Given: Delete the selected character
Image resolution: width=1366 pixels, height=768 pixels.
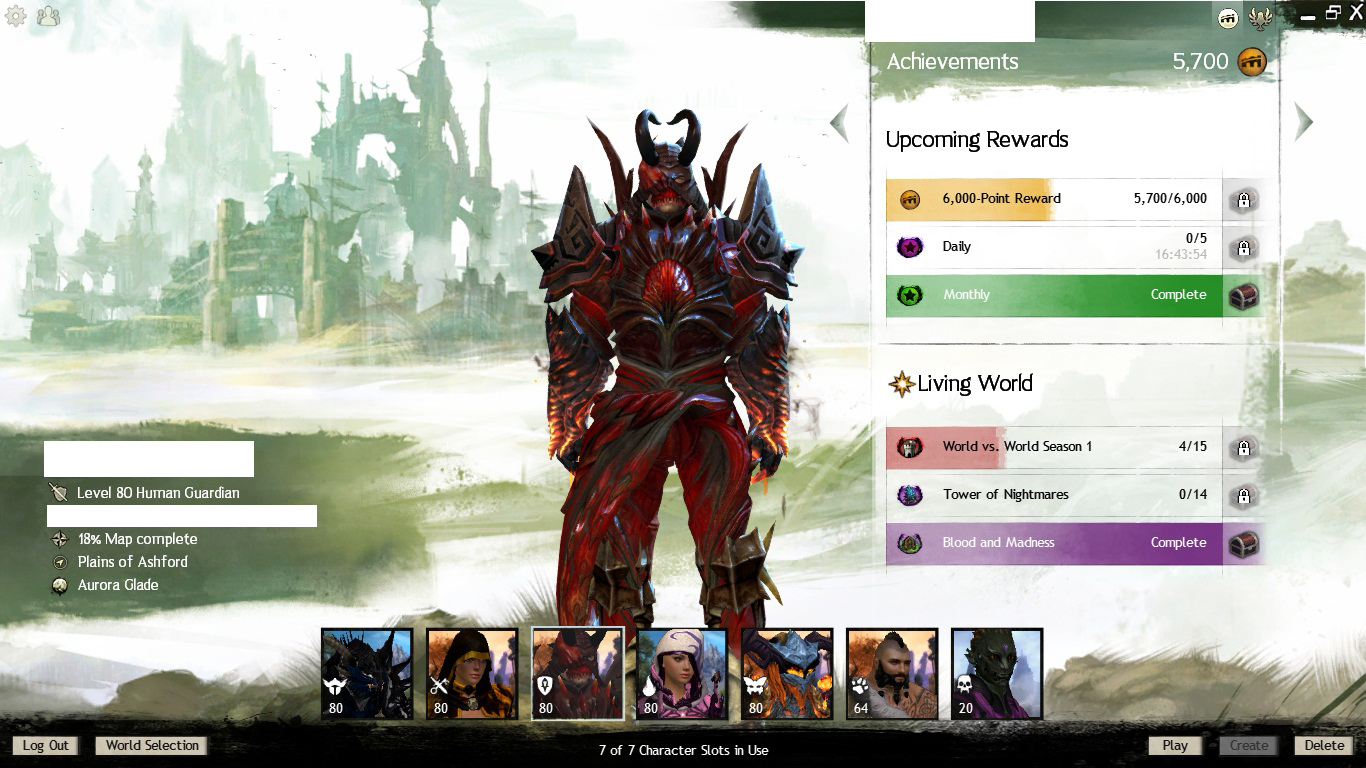Looking at the screenshot, I should (1324, 745).
